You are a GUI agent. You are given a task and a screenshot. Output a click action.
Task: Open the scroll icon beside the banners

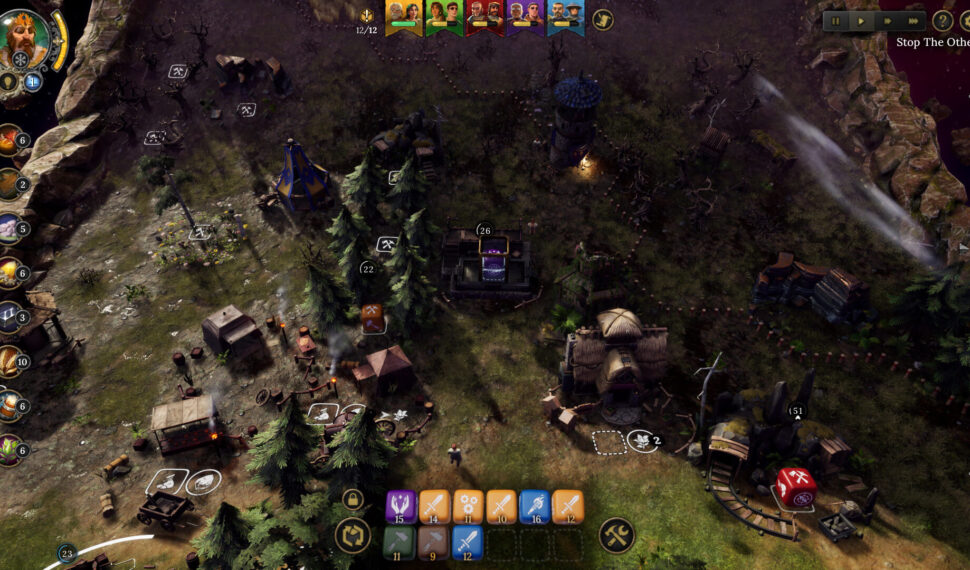[602, 19]
